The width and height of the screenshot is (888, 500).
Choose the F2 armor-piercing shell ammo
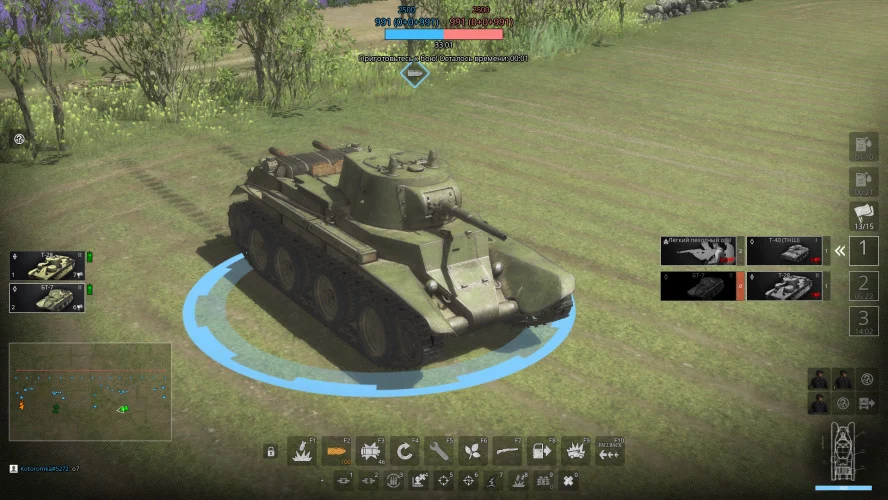337,451
